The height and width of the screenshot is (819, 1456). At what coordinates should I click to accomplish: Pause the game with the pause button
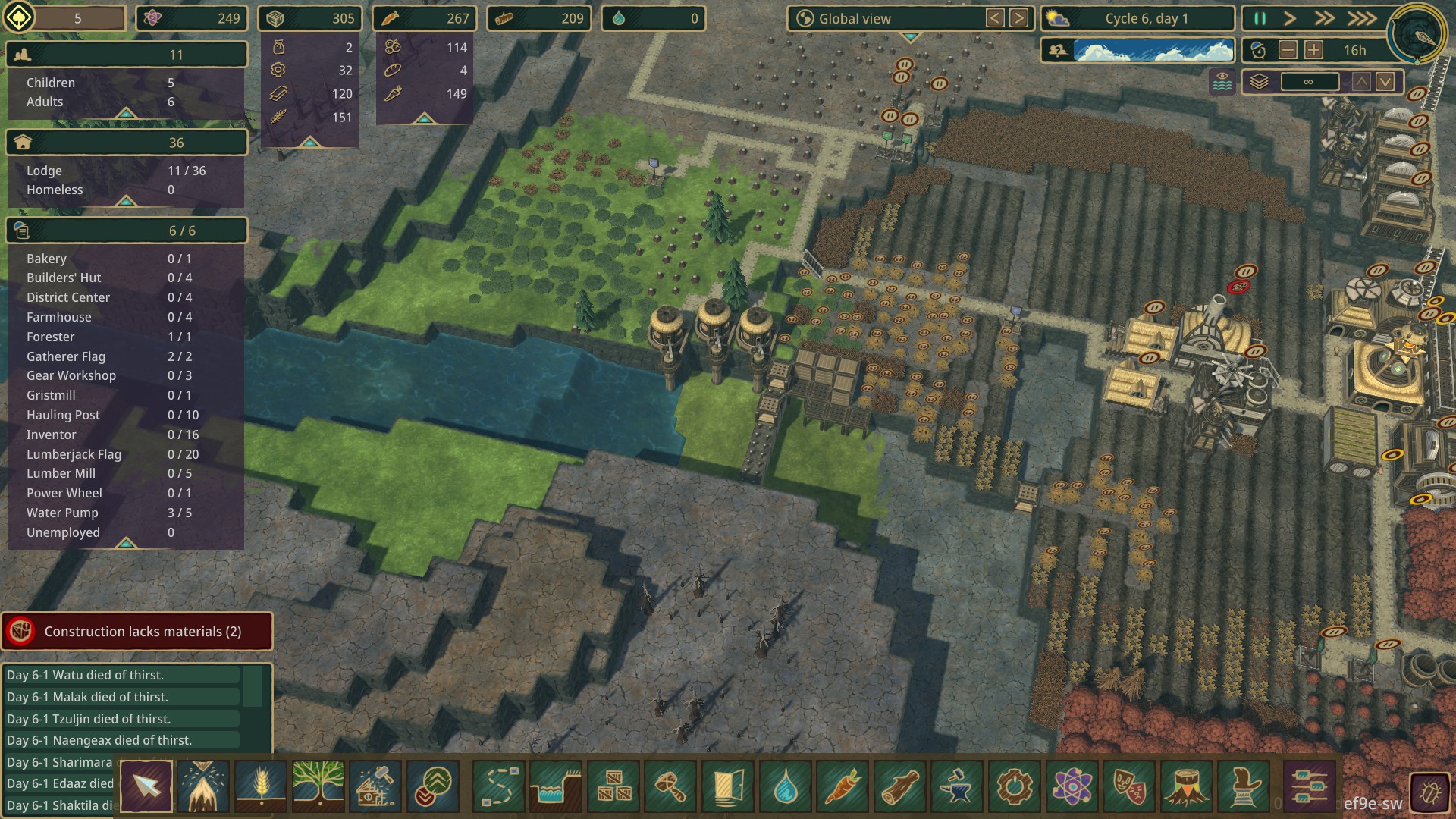coord(1260,19)
